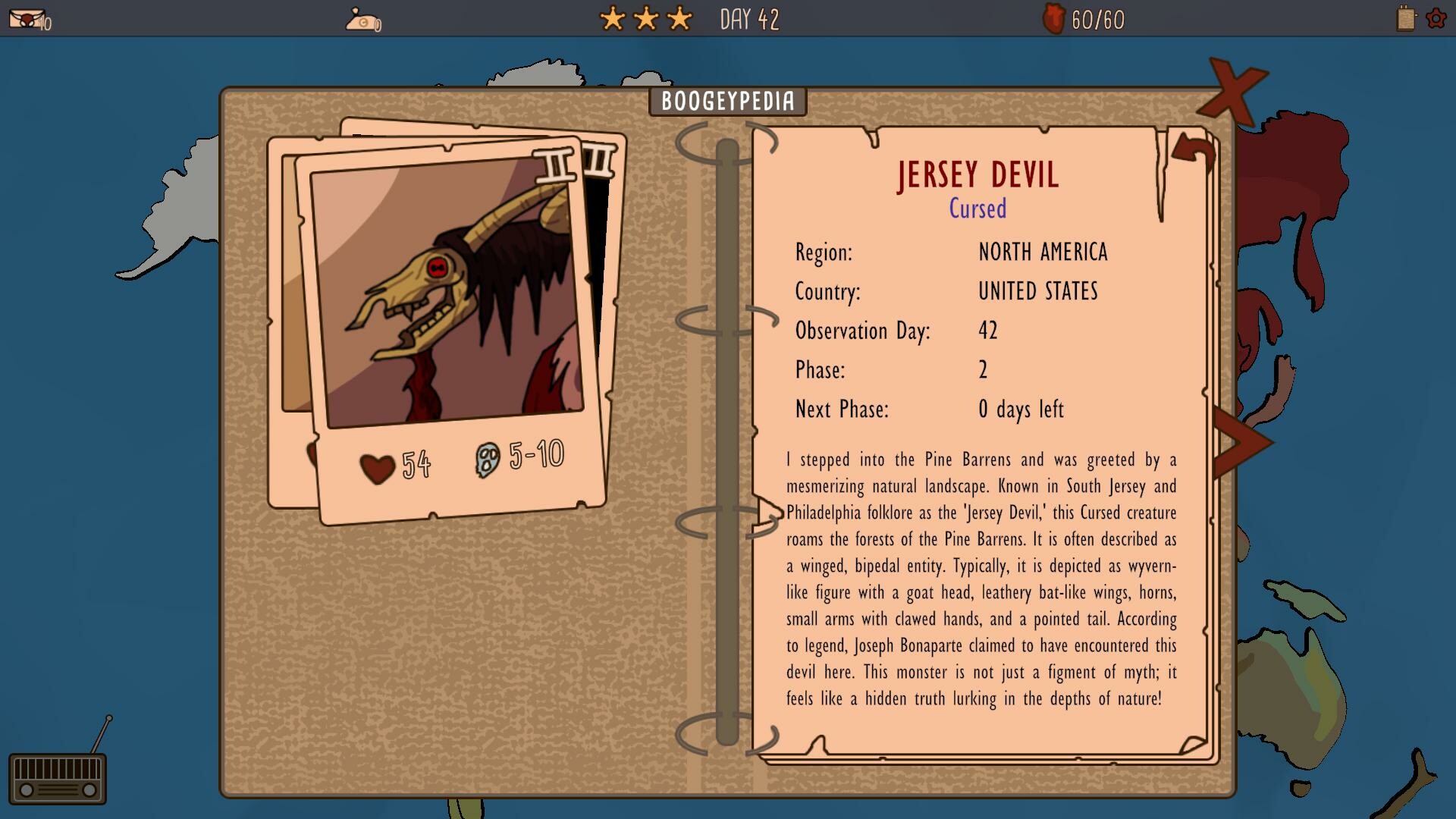Click the skull fear icon showing 5-10
This screenshot has height=819, width=1456.
click(488, 459)
